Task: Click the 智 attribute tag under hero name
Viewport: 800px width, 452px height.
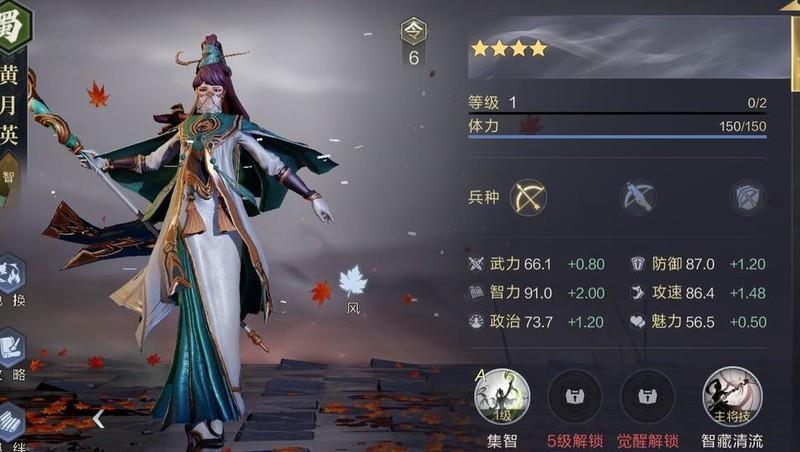Action: point(9,177)
